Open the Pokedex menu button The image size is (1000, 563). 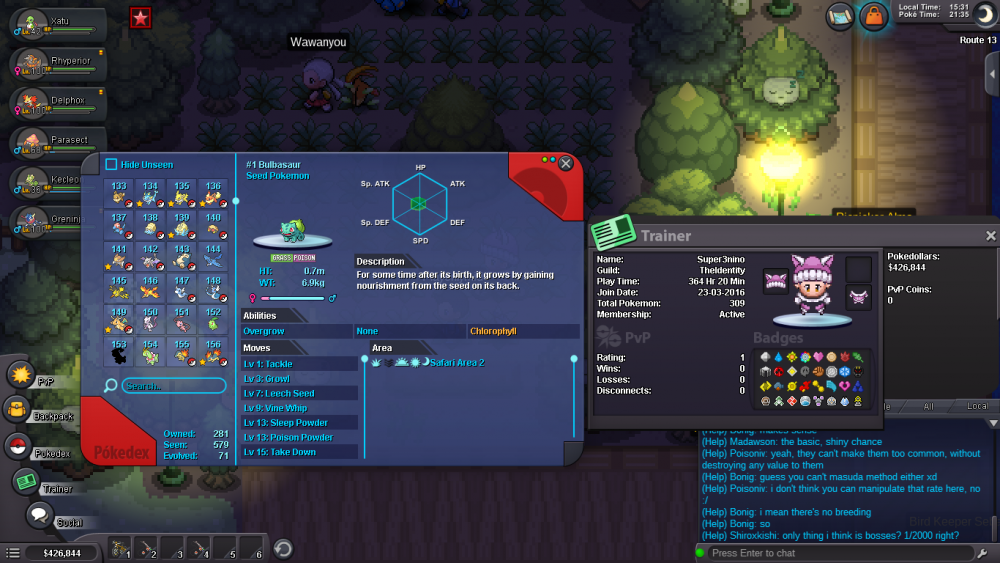pyautogui.click(x=19, y=447)
